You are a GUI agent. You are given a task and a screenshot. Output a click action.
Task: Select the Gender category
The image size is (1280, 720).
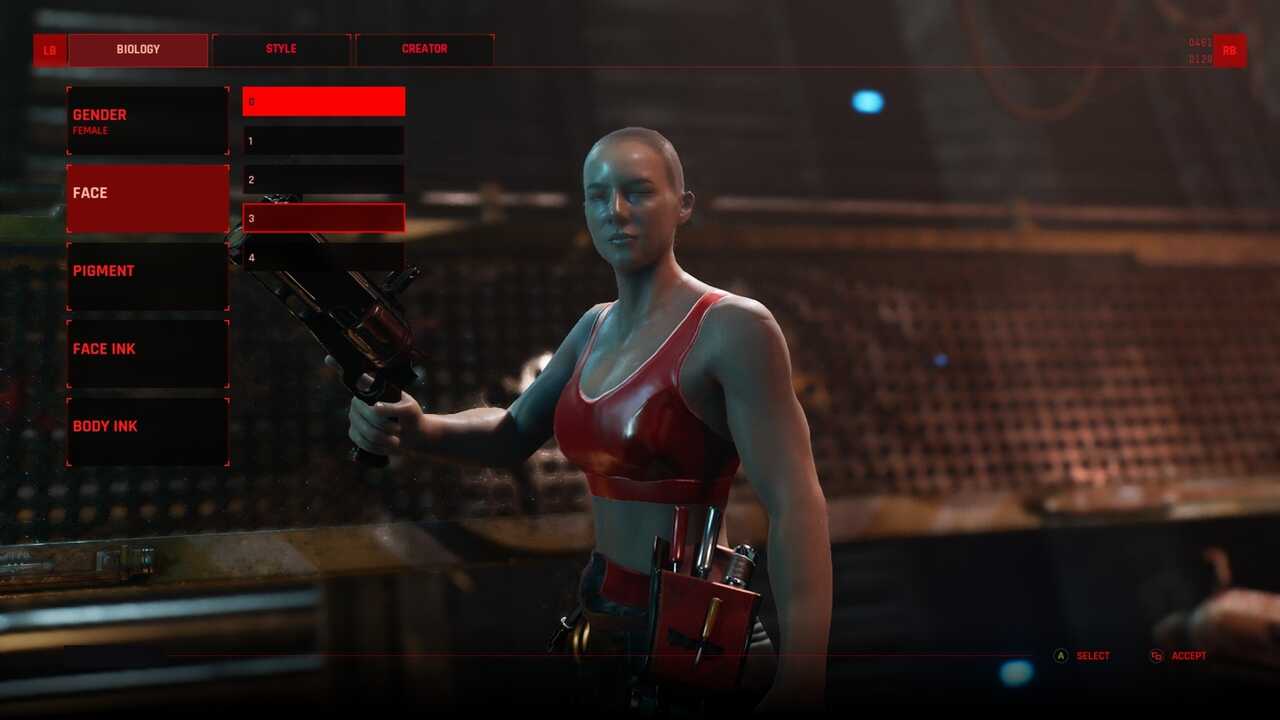(x=148, y=121)
